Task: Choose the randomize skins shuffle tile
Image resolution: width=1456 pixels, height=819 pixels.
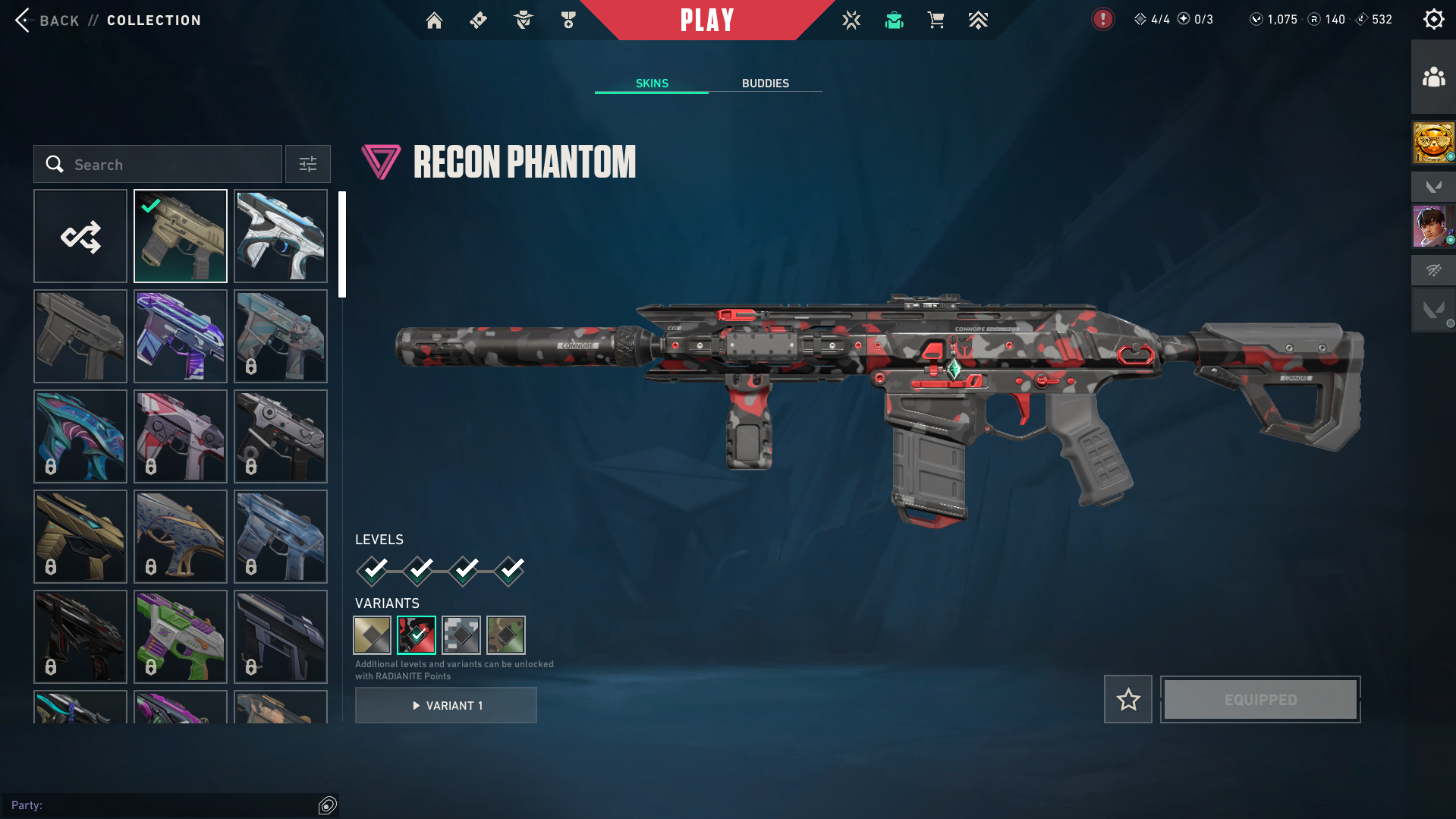Action: (x=80, y=237)
